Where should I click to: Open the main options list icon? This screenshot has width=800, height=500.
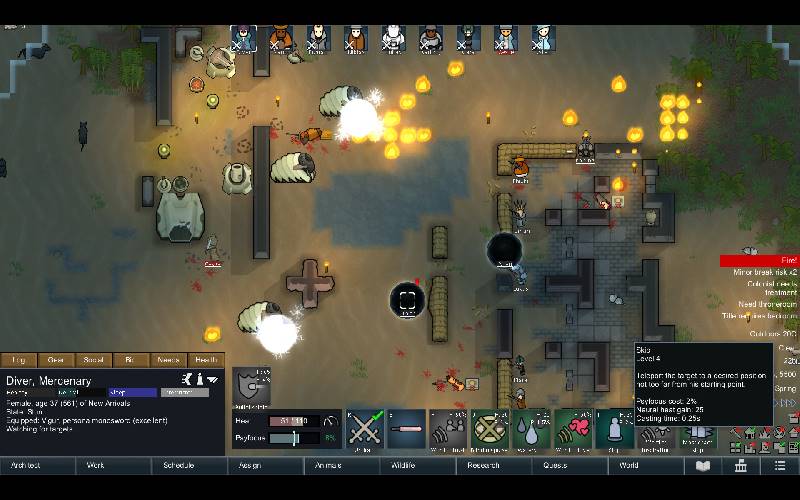coord(780,466)
